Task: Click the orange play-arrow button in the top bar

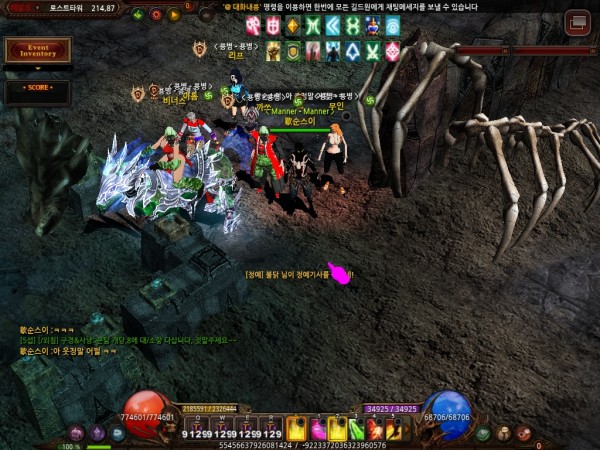Action: tap(175, 15)
